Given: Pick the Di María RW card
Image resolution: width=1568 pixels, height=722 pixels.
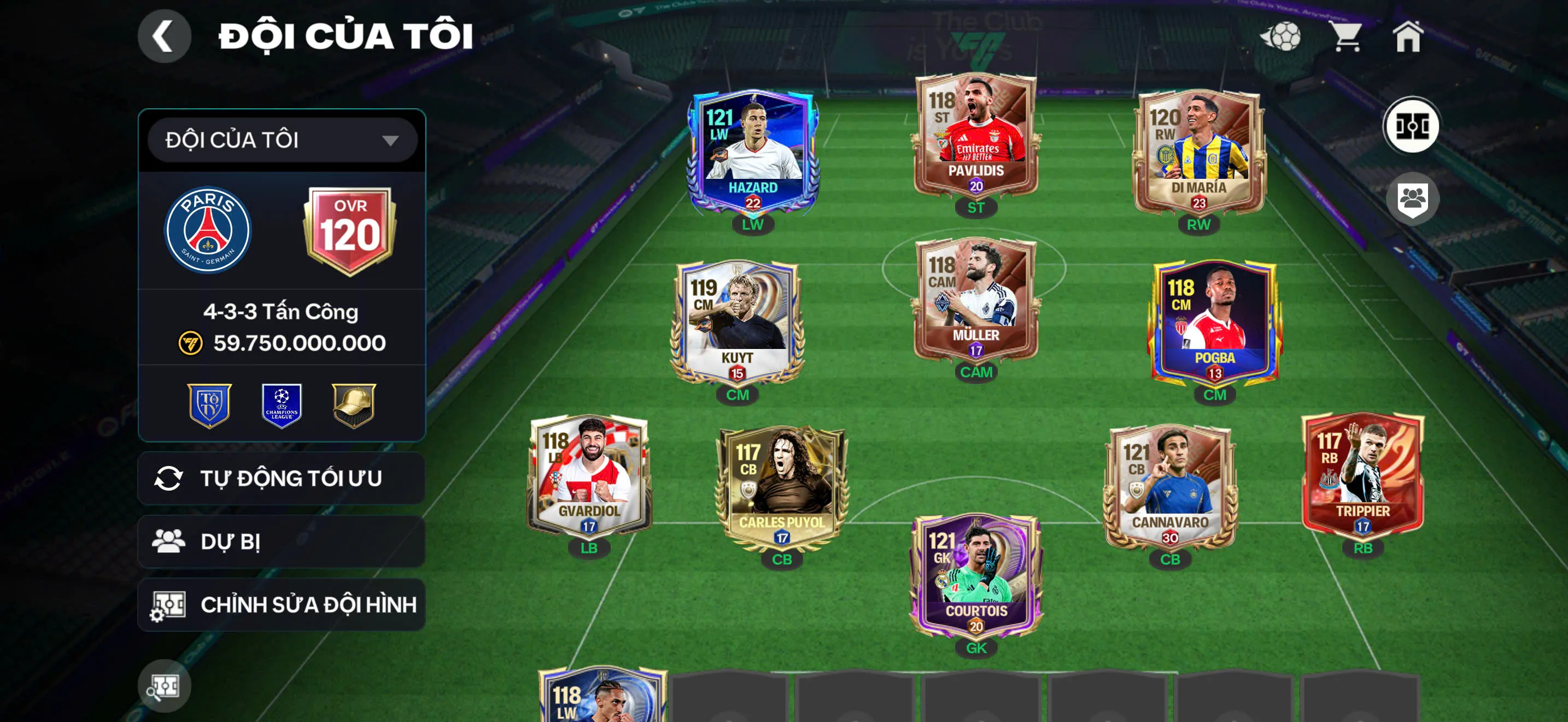Looking at the screenshot, I should (1198, 151).
